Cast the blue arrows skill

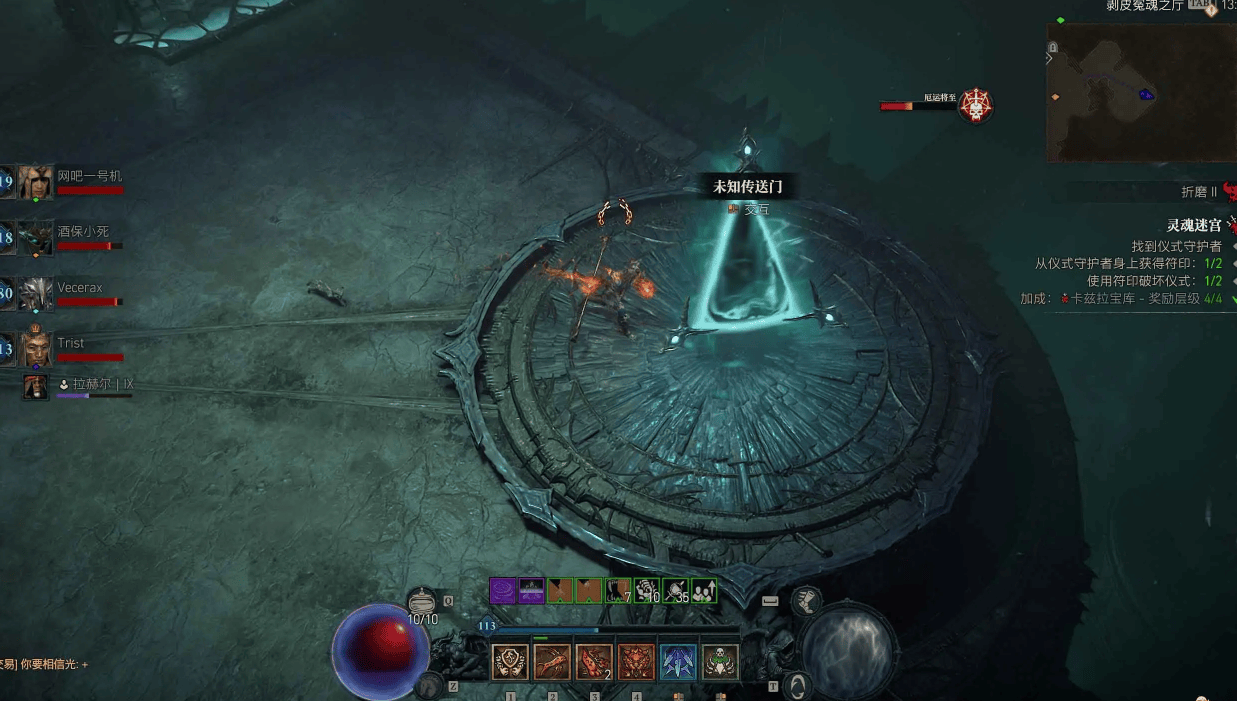point(678,662)
